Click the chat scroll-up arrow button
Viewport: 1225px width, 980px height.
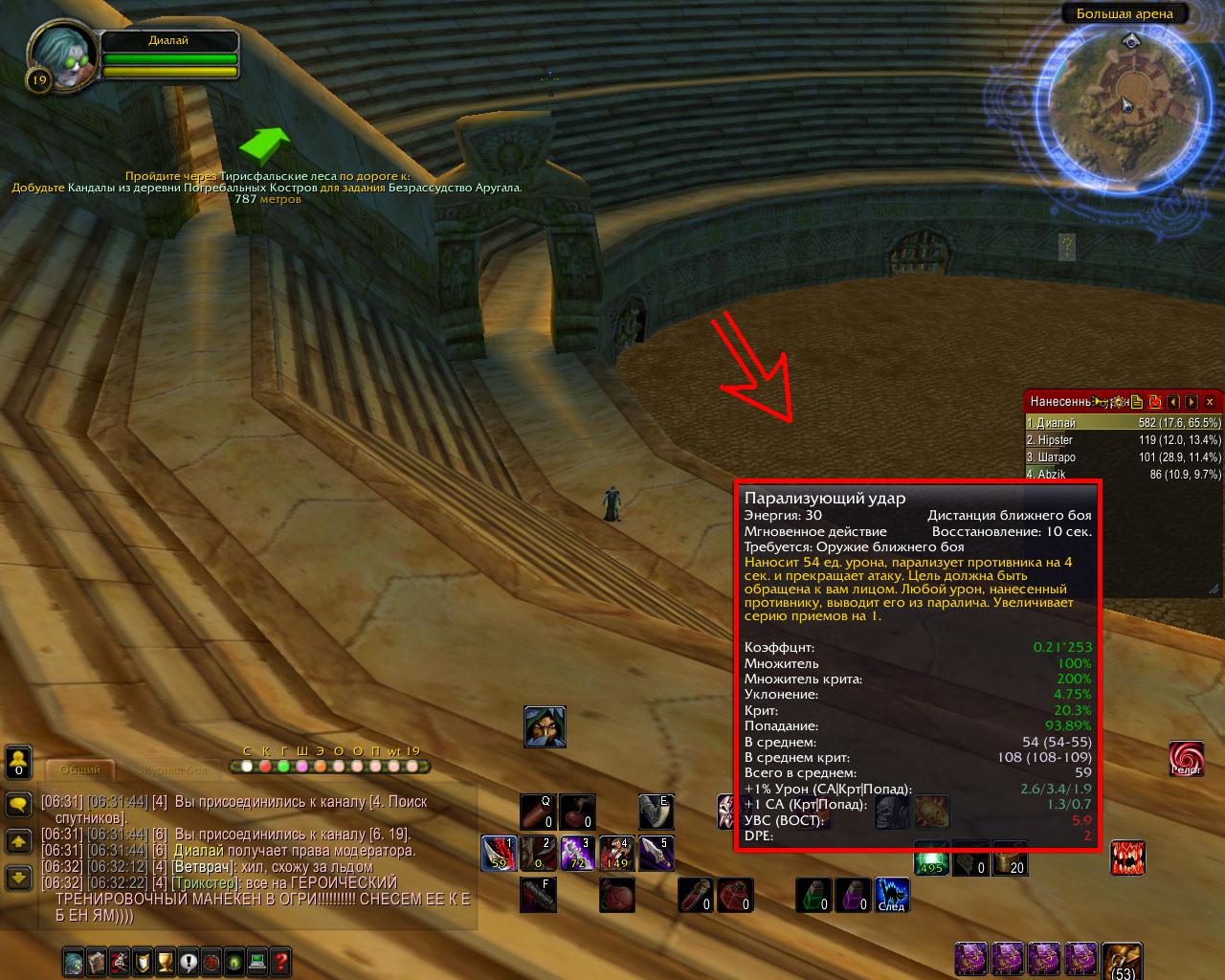click(x=18, y=841)
